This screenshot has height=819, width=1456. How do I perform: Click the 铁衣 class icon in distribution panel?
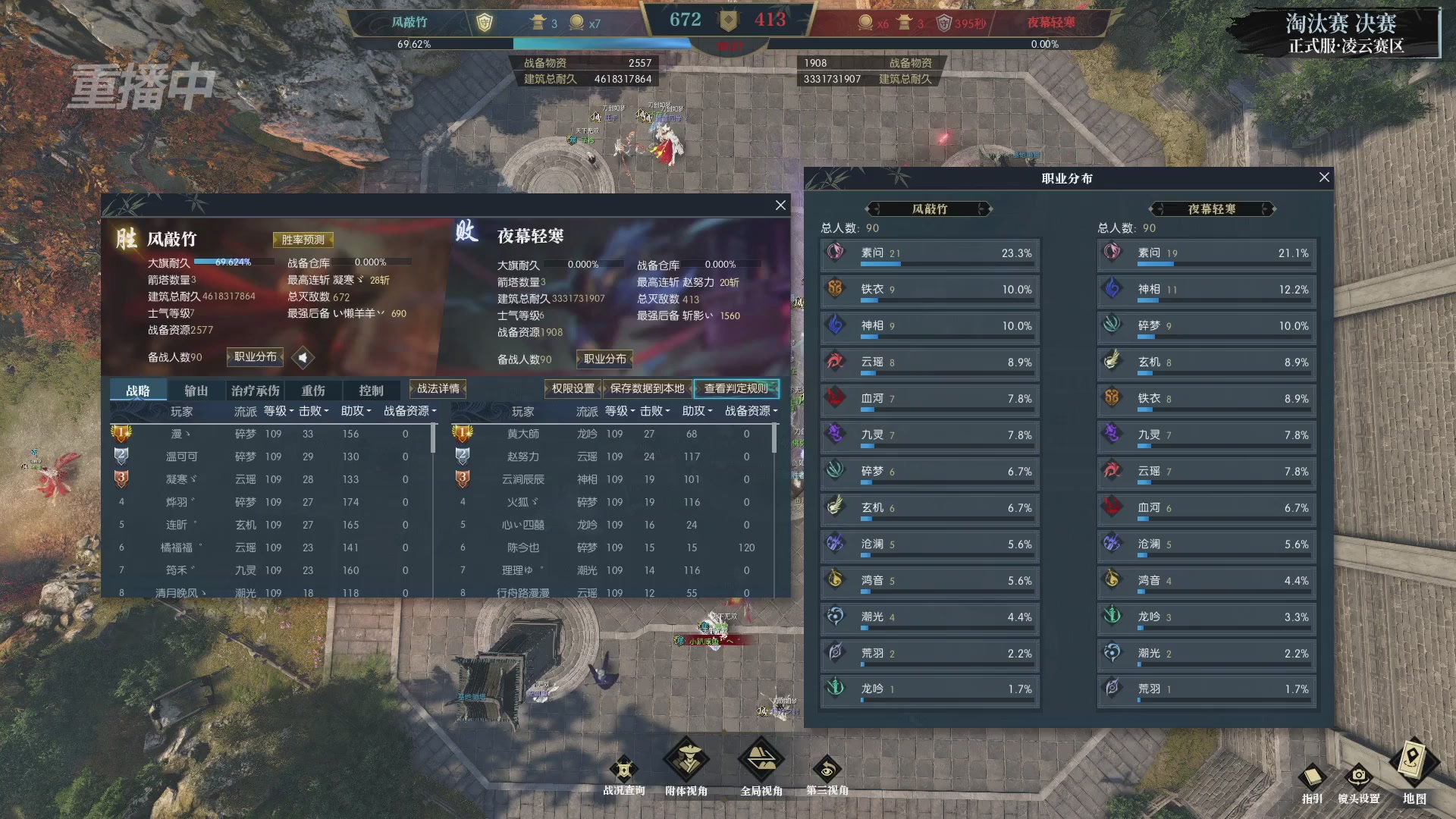pos(836,289)
